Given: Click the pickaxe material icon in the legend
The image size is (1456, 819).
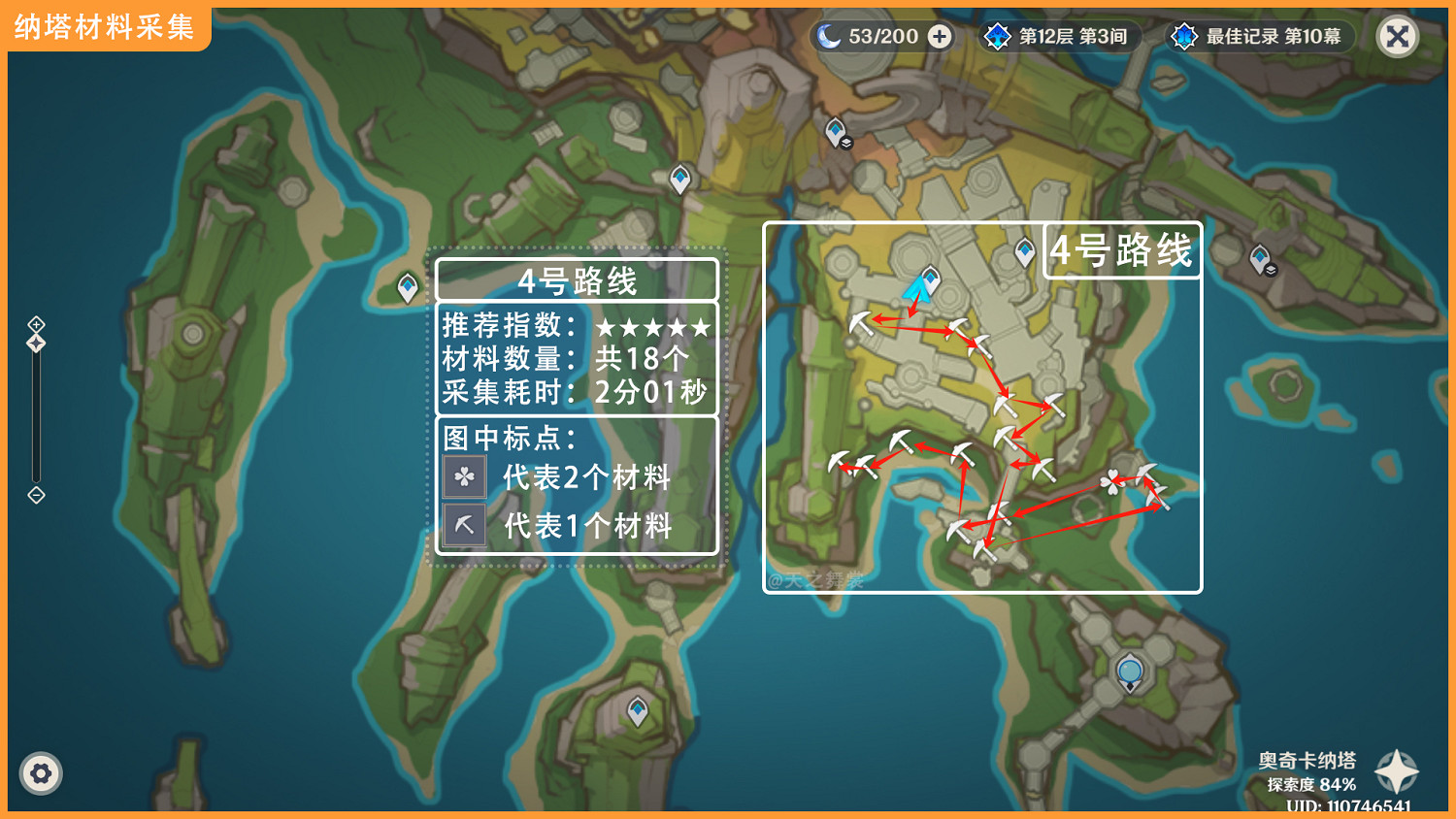Looking at the screenshot, I should click(x=465, y=524).
